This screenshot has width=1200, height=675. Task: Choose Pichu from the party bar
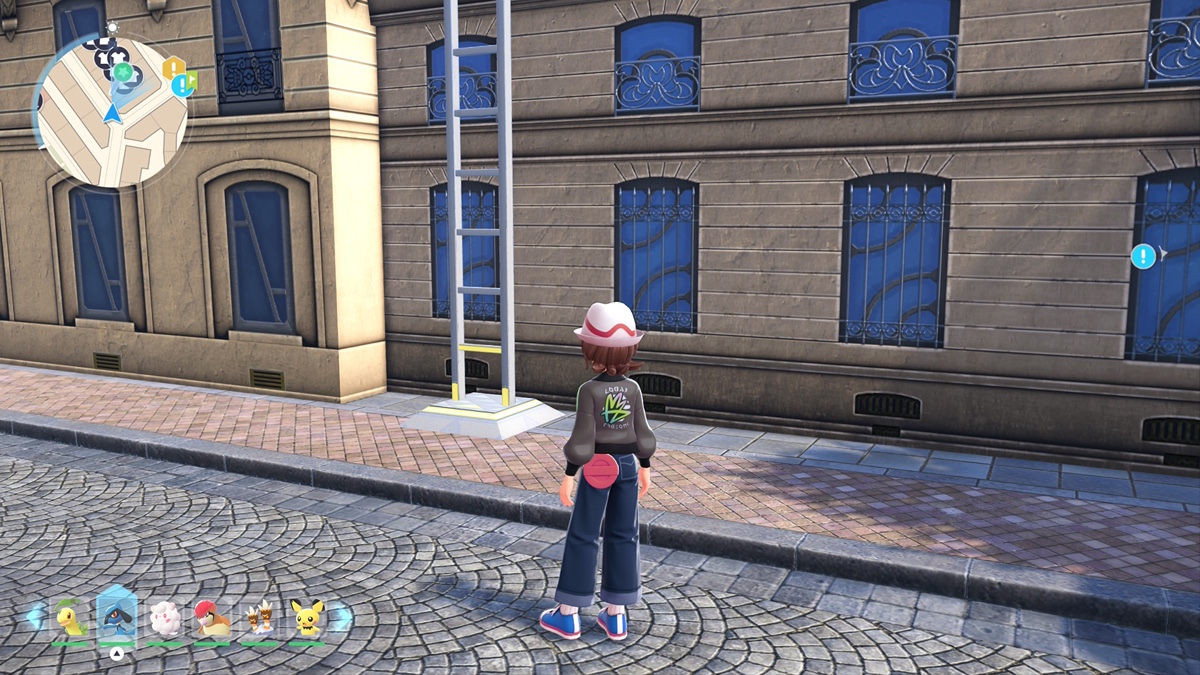click(306, 619)
